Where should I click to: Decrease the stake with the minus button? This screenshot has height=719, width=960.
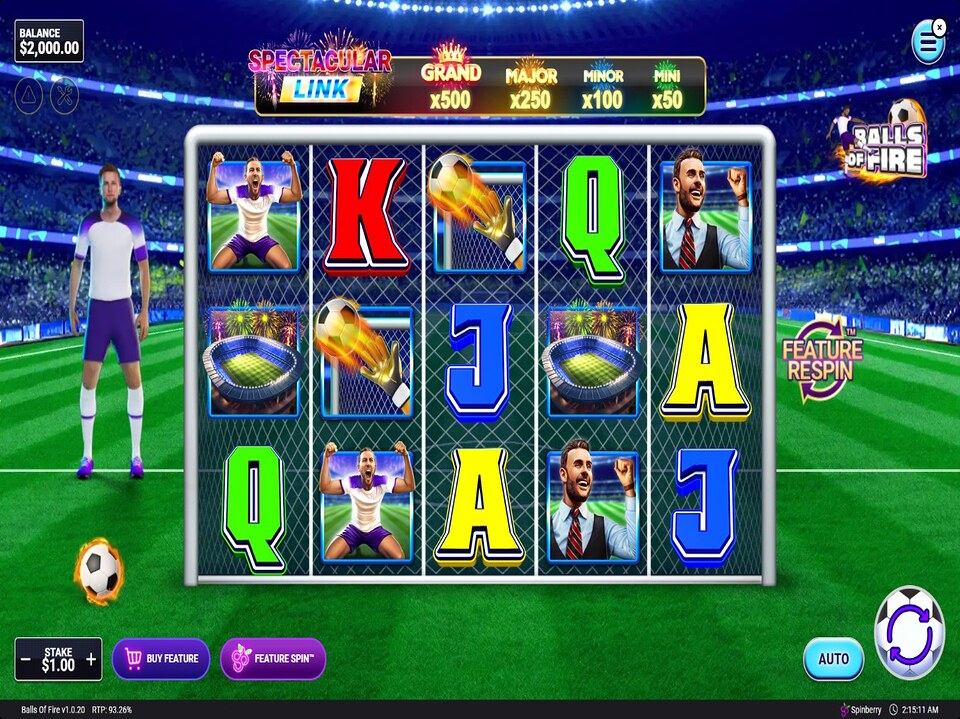(25, 659)
